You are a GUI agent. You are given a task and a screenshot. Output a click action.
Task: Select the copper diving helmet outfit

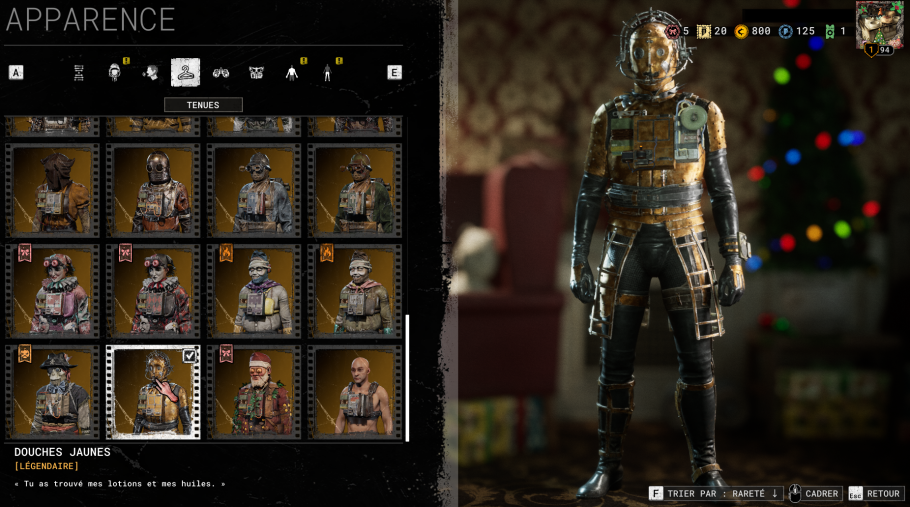(153, 190)
